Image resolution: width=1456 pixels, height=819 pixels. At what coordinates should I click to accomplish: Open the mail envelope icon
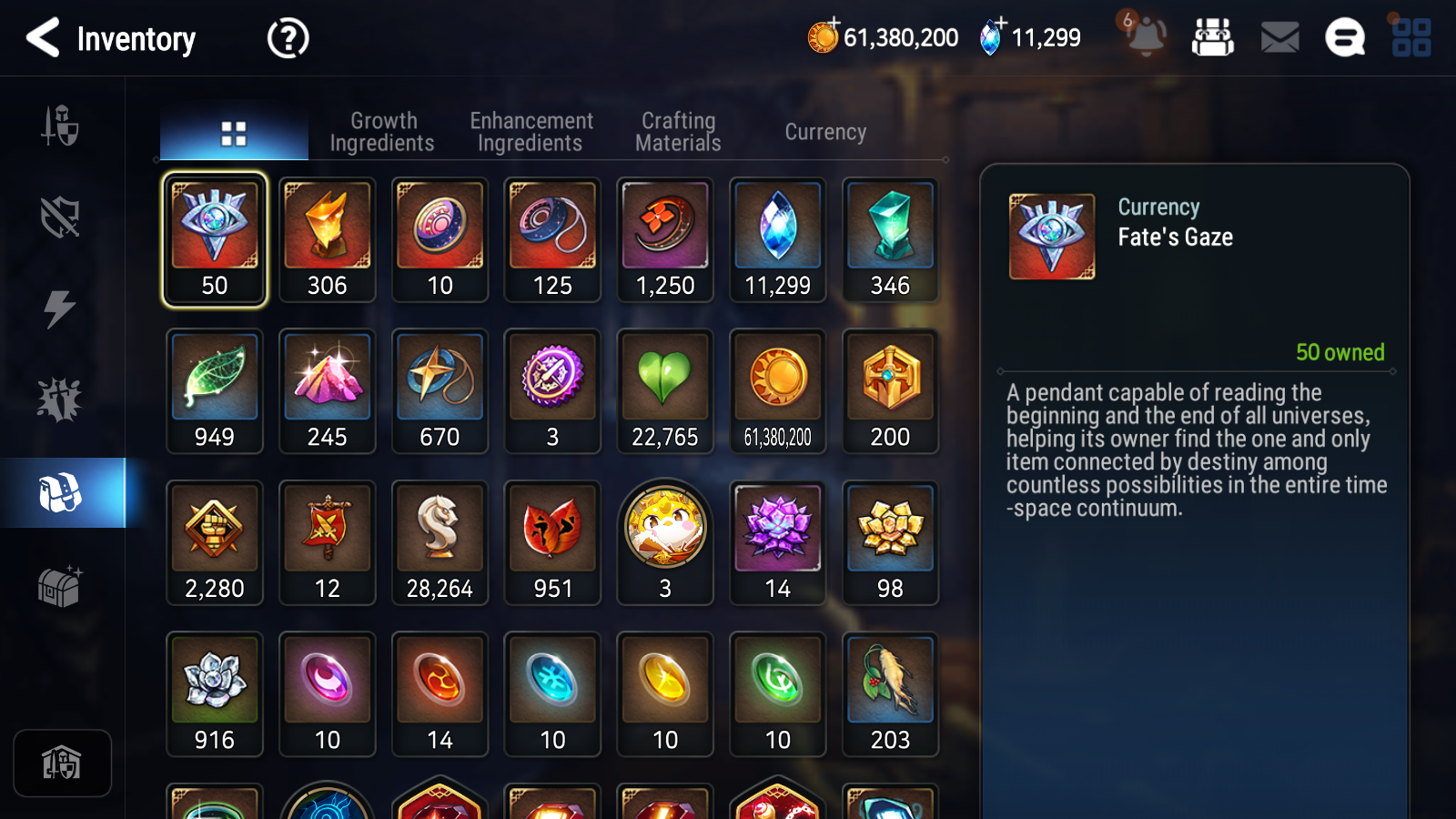coord(1279,38)
